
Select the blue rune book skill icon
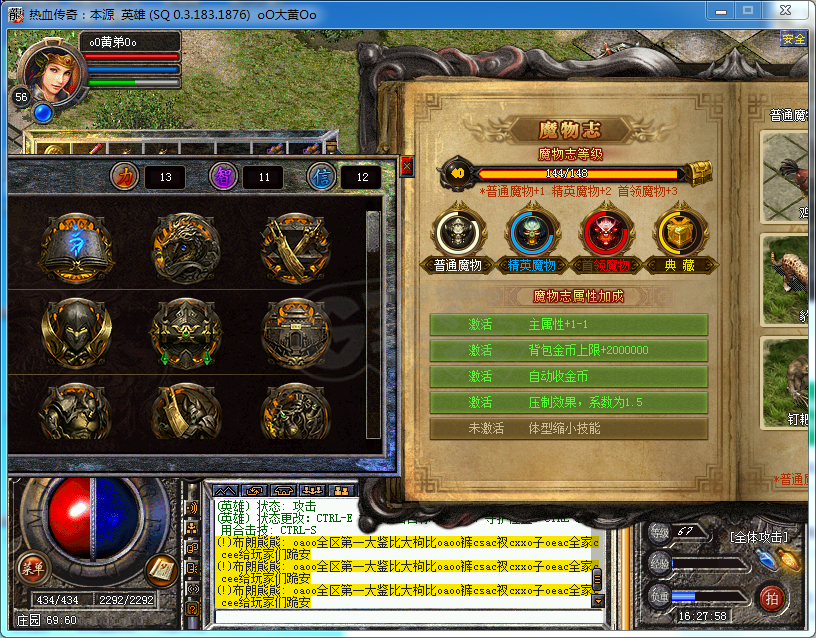76,243
